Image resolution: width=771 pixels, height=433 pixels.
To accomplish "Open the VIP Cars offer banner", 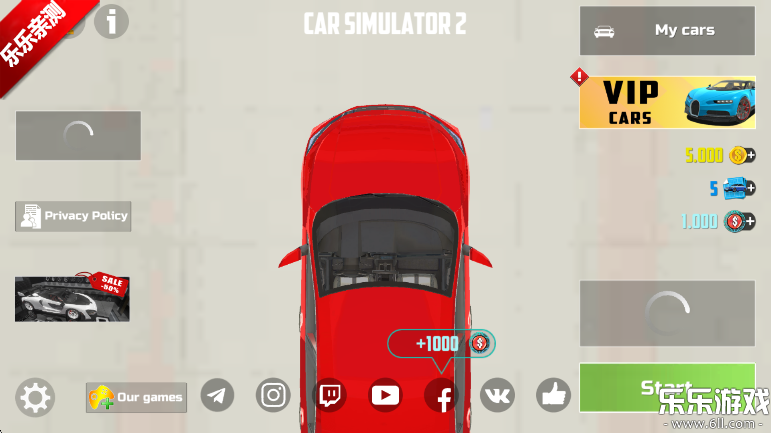I will point(667,103).
